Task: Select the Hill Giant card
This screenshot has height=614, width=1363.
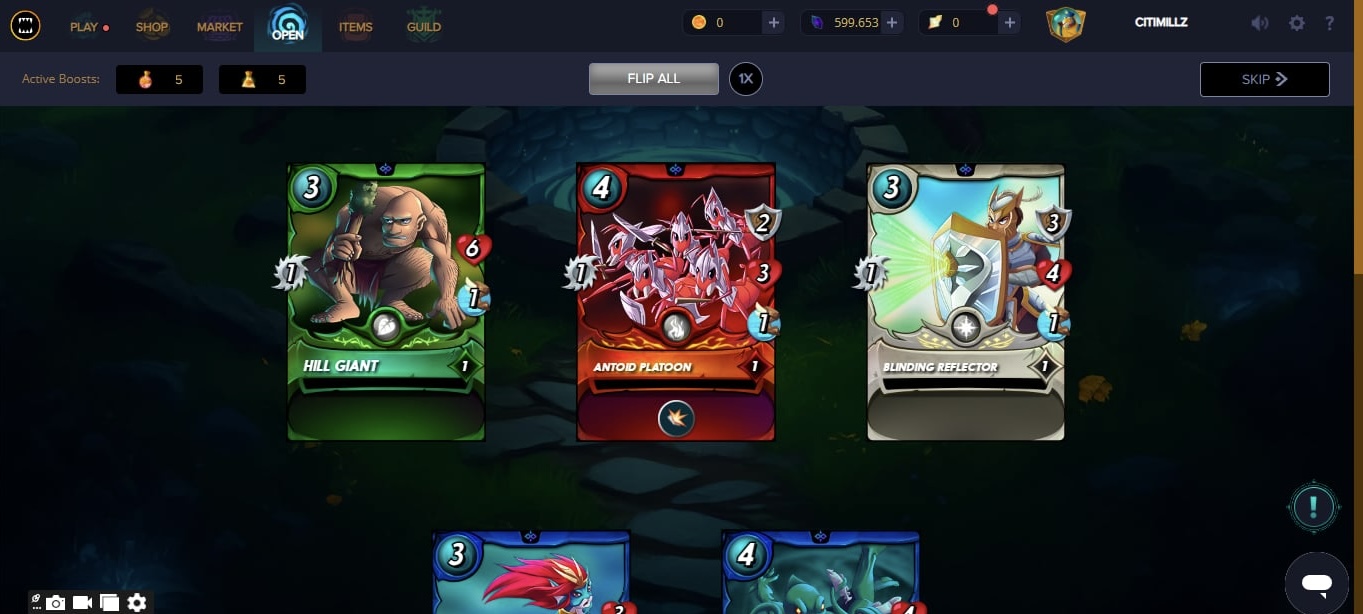Action: (x=386, y=301)
